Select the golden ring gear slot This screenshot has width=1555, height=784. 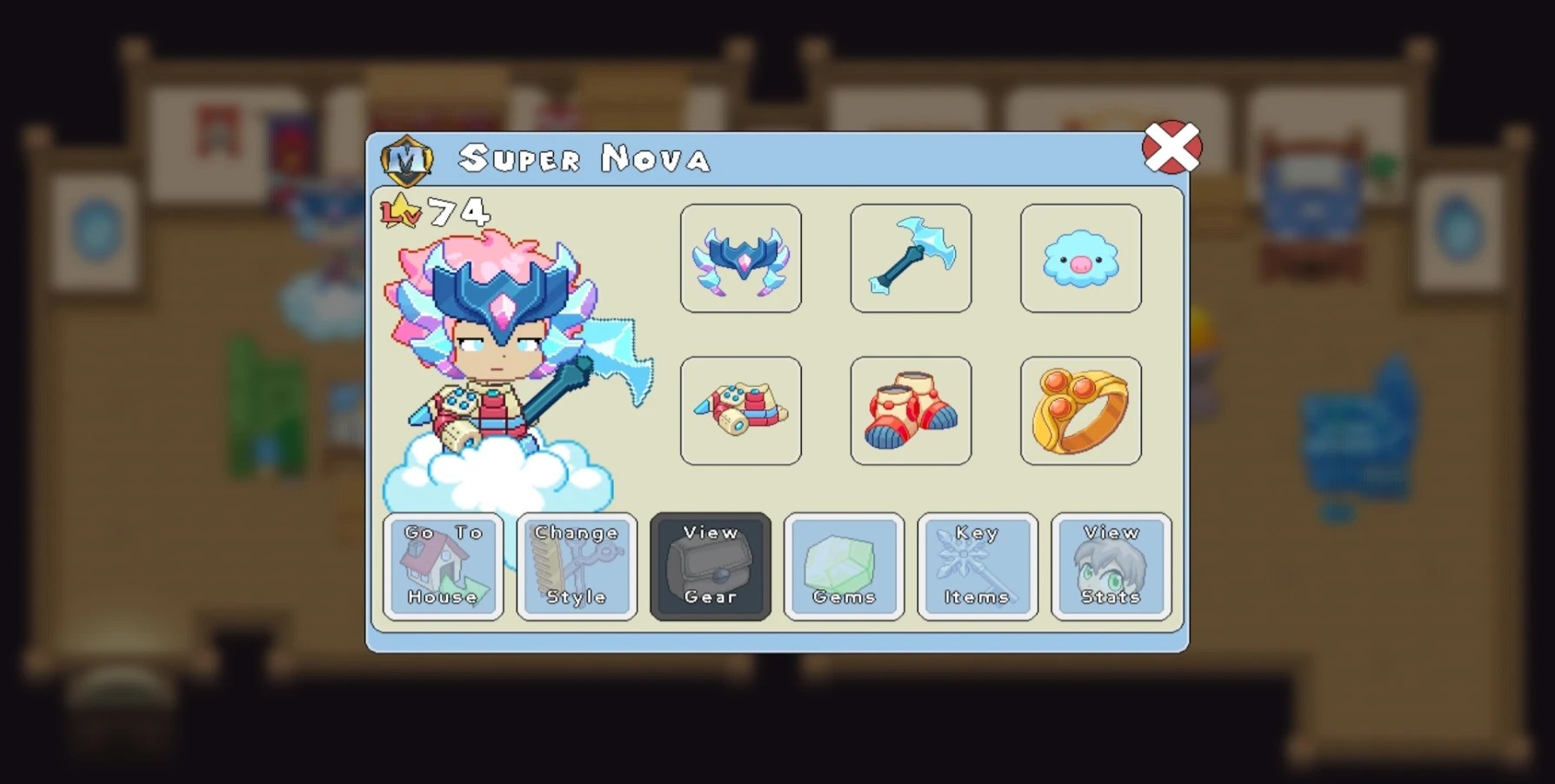1081,410
